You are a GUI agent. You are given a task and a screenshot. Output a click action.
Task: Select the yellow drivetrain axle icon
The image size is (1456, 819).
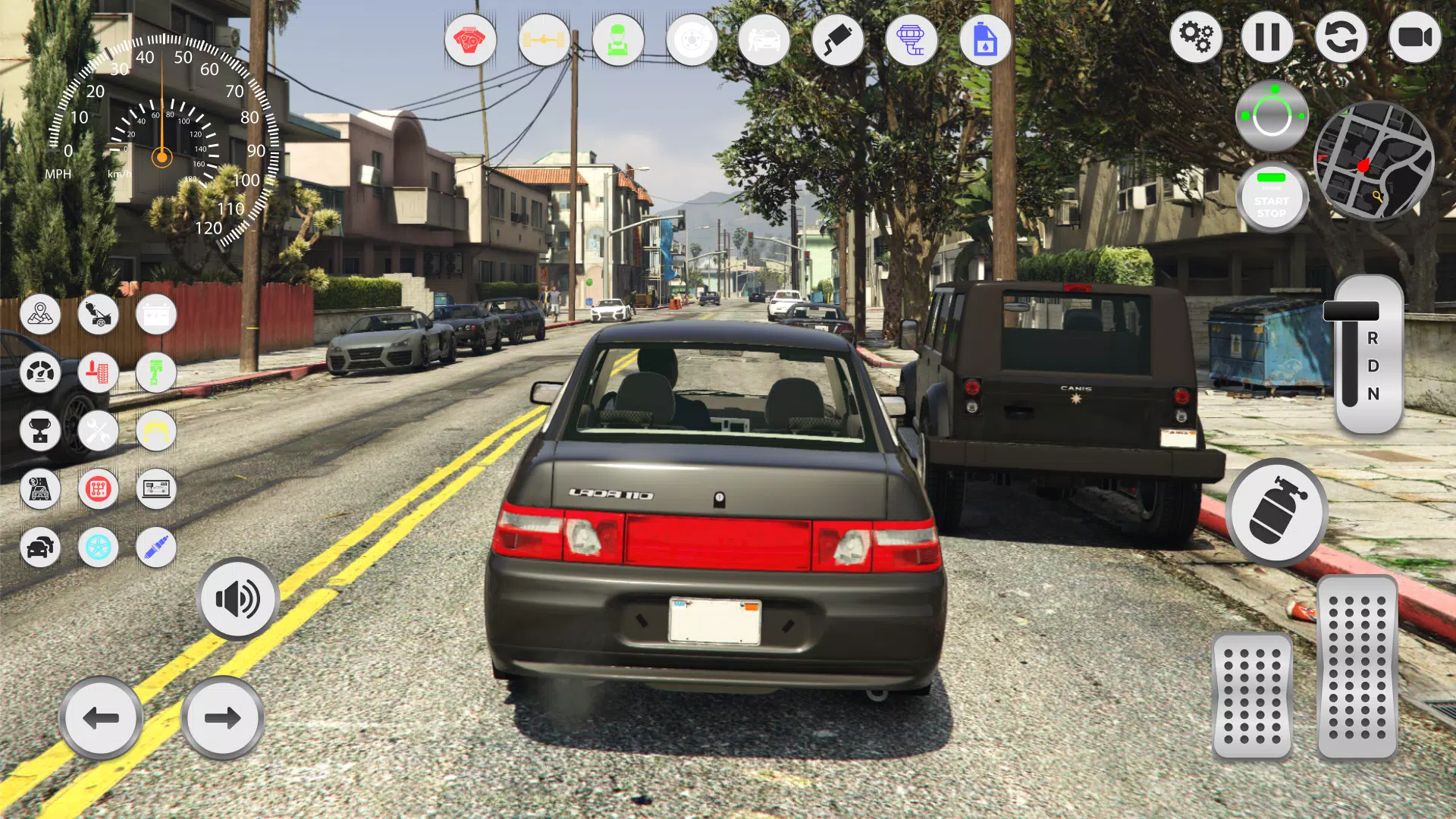[544, 41]
